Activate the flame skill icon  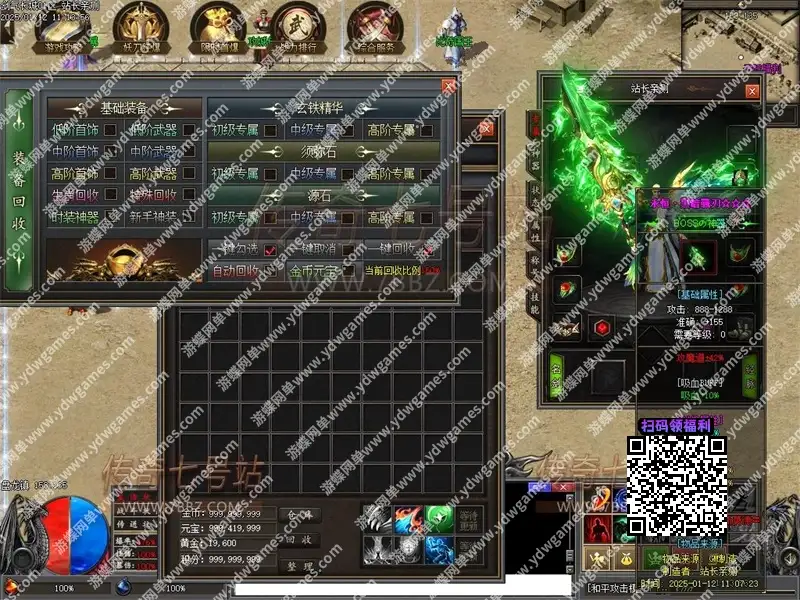[408, 520]
